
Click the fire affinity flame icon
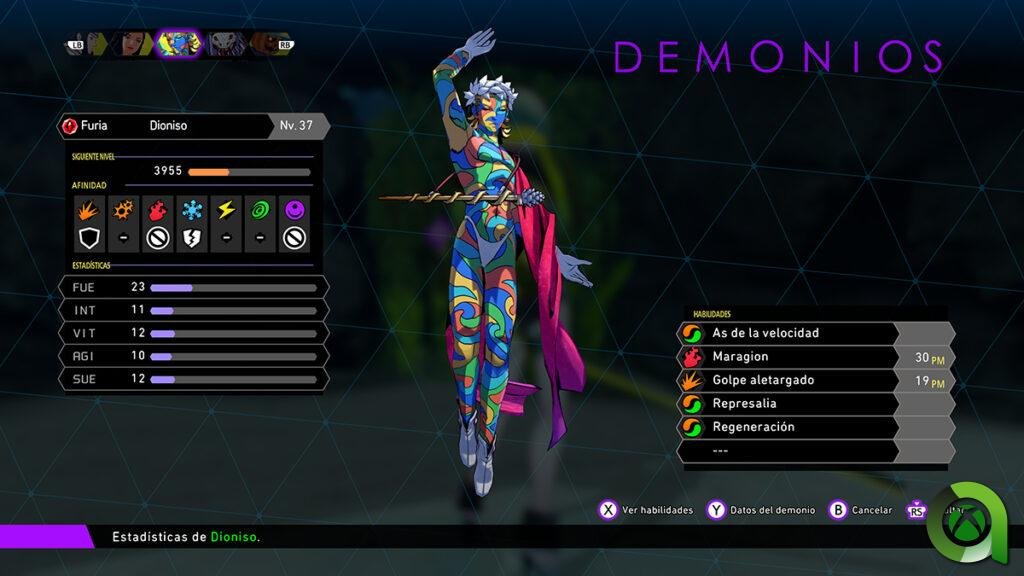(157, 210)
